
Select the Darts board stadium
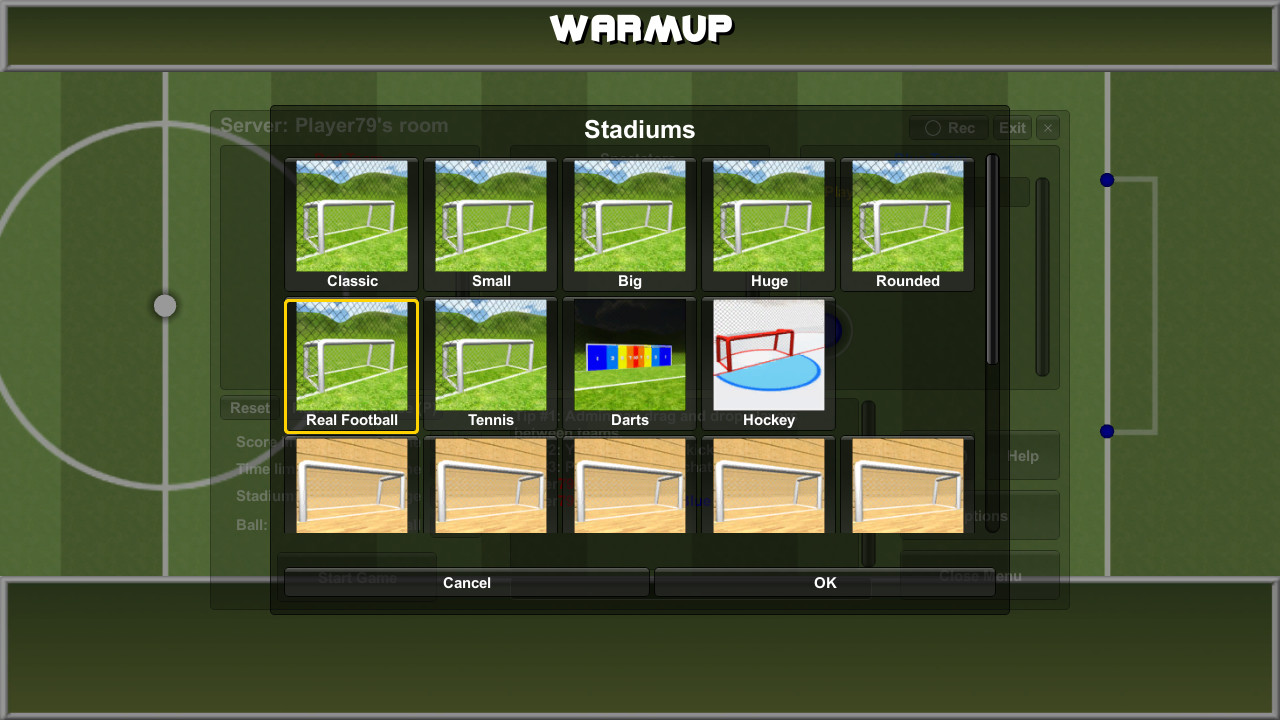pos(629,360)
